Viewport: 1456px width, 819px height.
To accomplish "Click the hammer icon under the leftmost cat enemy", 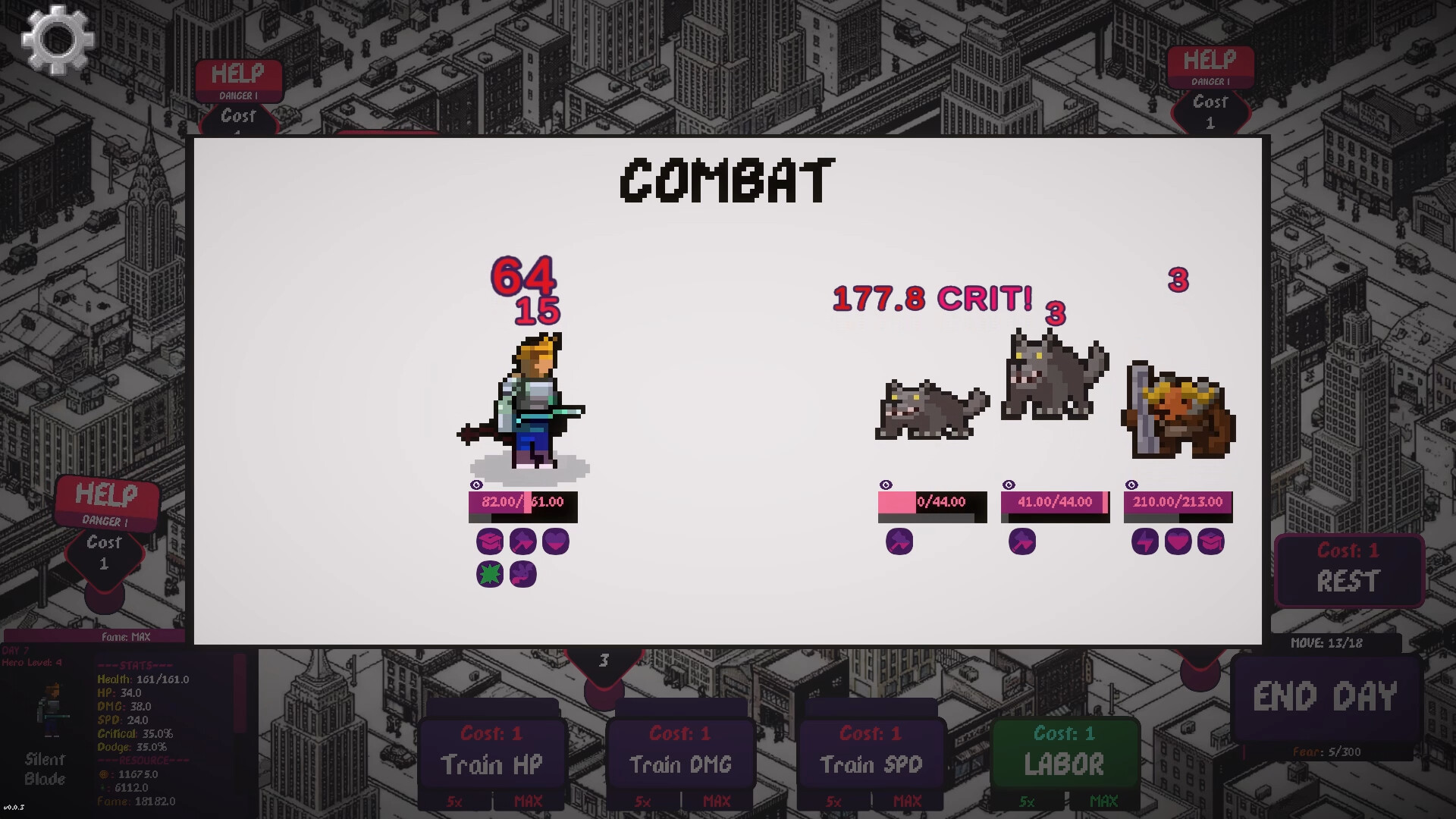I will click(x=899, y=541).
